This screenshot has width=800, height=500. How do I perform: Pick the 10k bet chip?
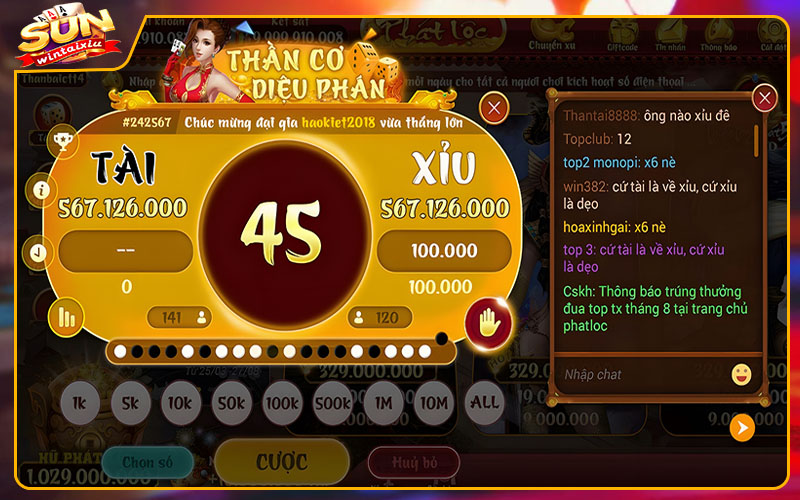pos(180,403)
